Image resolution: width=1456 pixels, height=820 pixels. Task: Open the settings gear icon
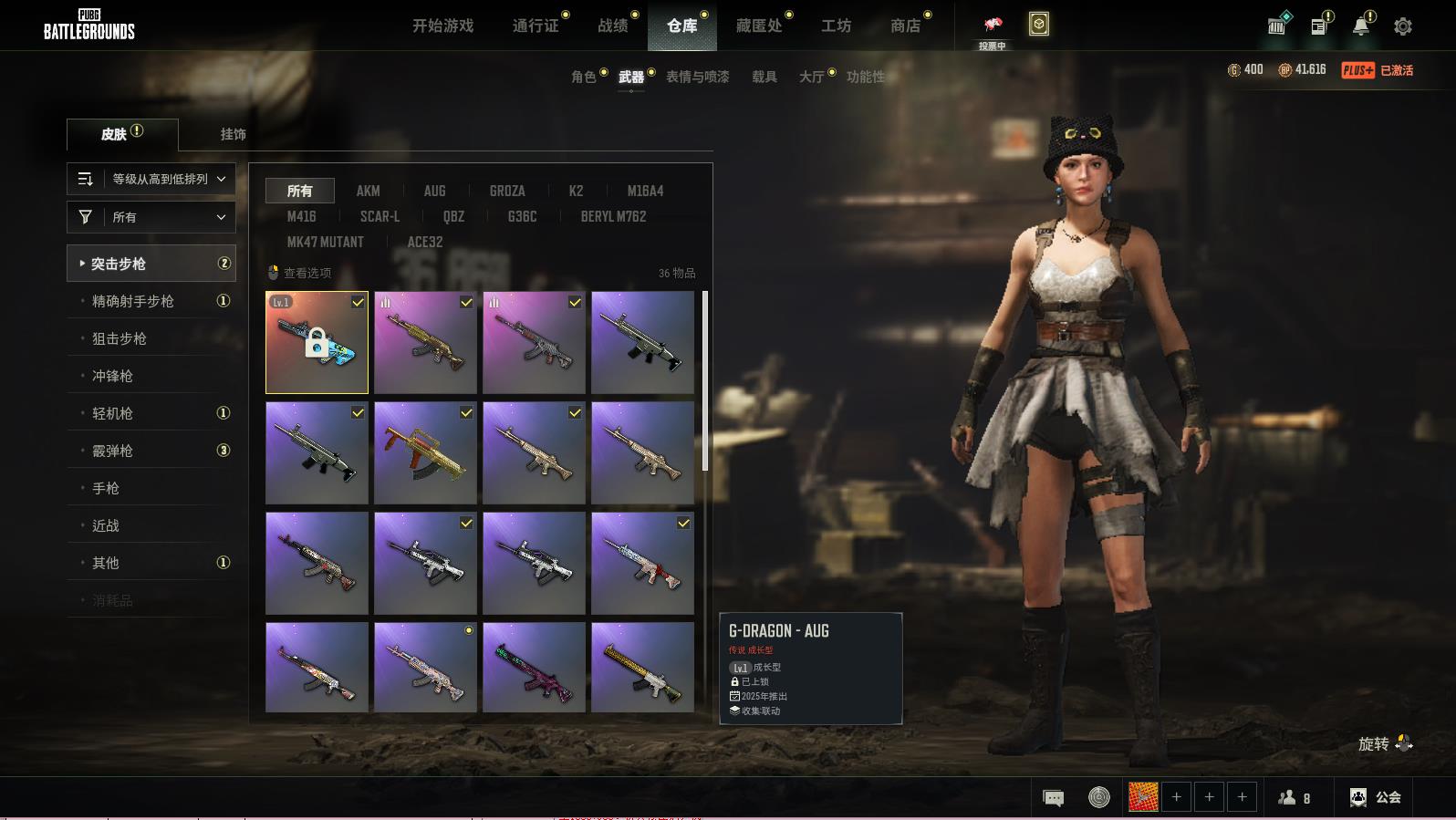click(x=1403, y=26)
